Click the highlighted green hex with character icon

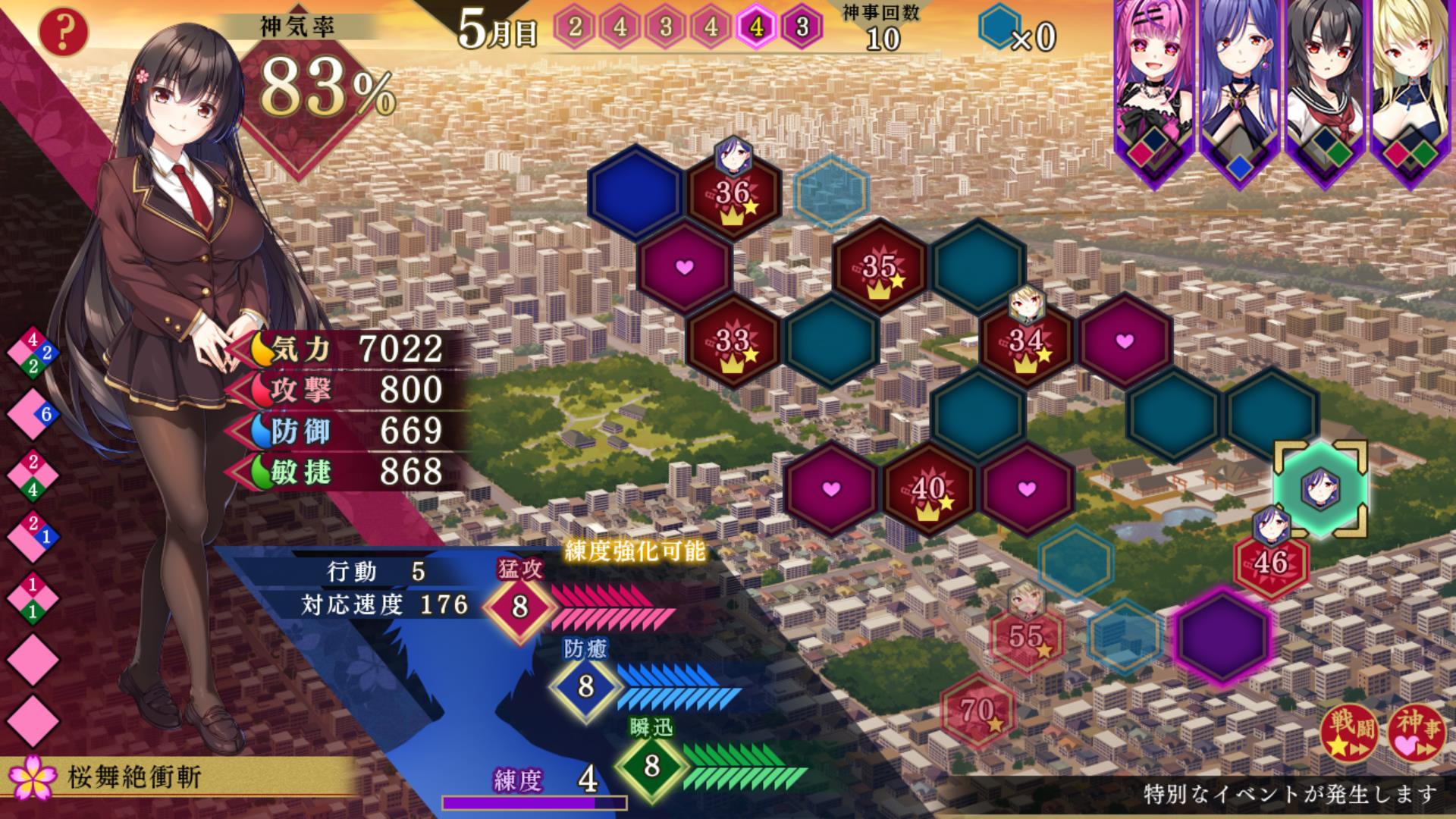pyautogui.click(x=1319, y=489)
